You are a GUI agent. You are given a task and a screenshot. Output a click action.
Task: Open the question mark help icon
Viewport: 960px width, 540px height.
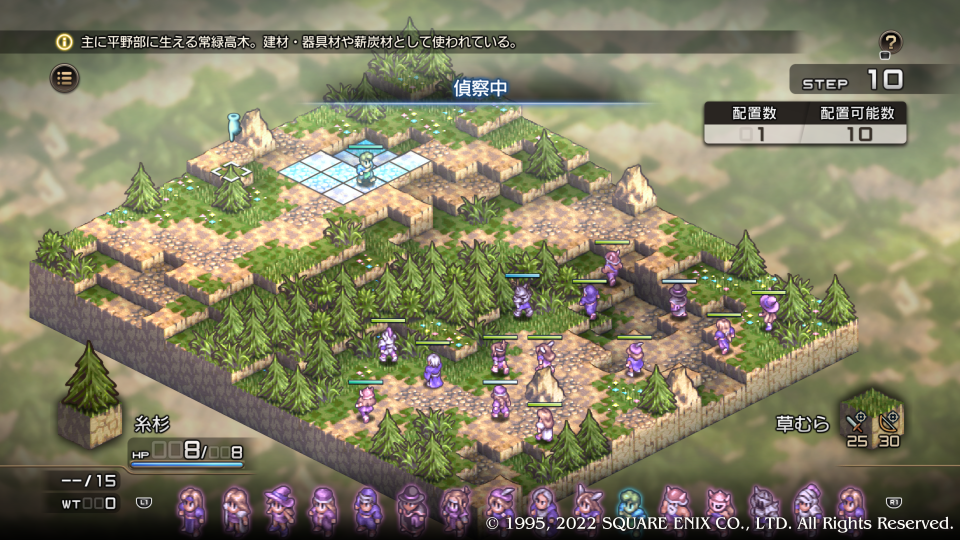(x=890, y=43)
